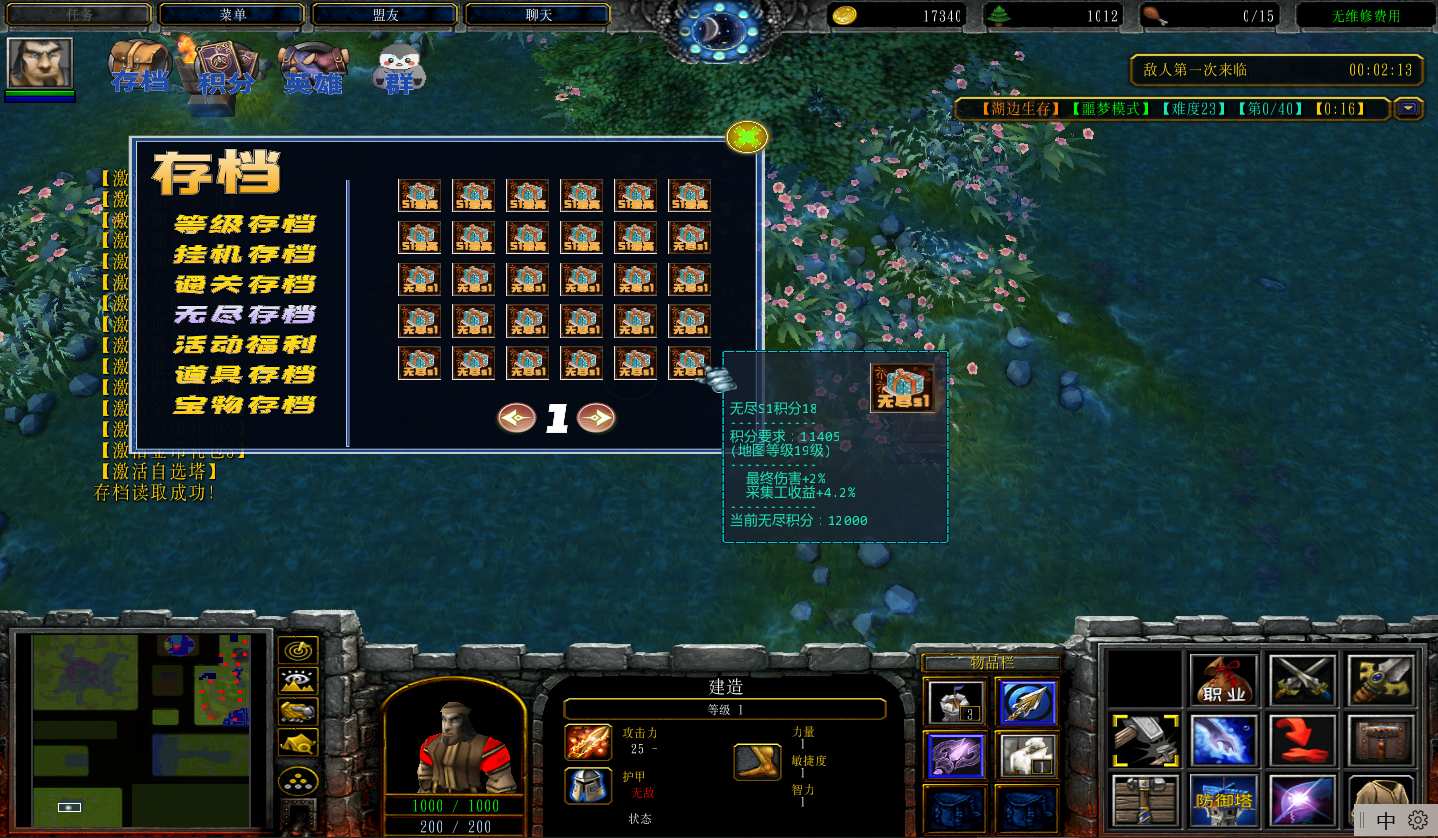Go to next page with right arrow
The width and height of the screenshot is (1438, 838).
pos(596,418)
